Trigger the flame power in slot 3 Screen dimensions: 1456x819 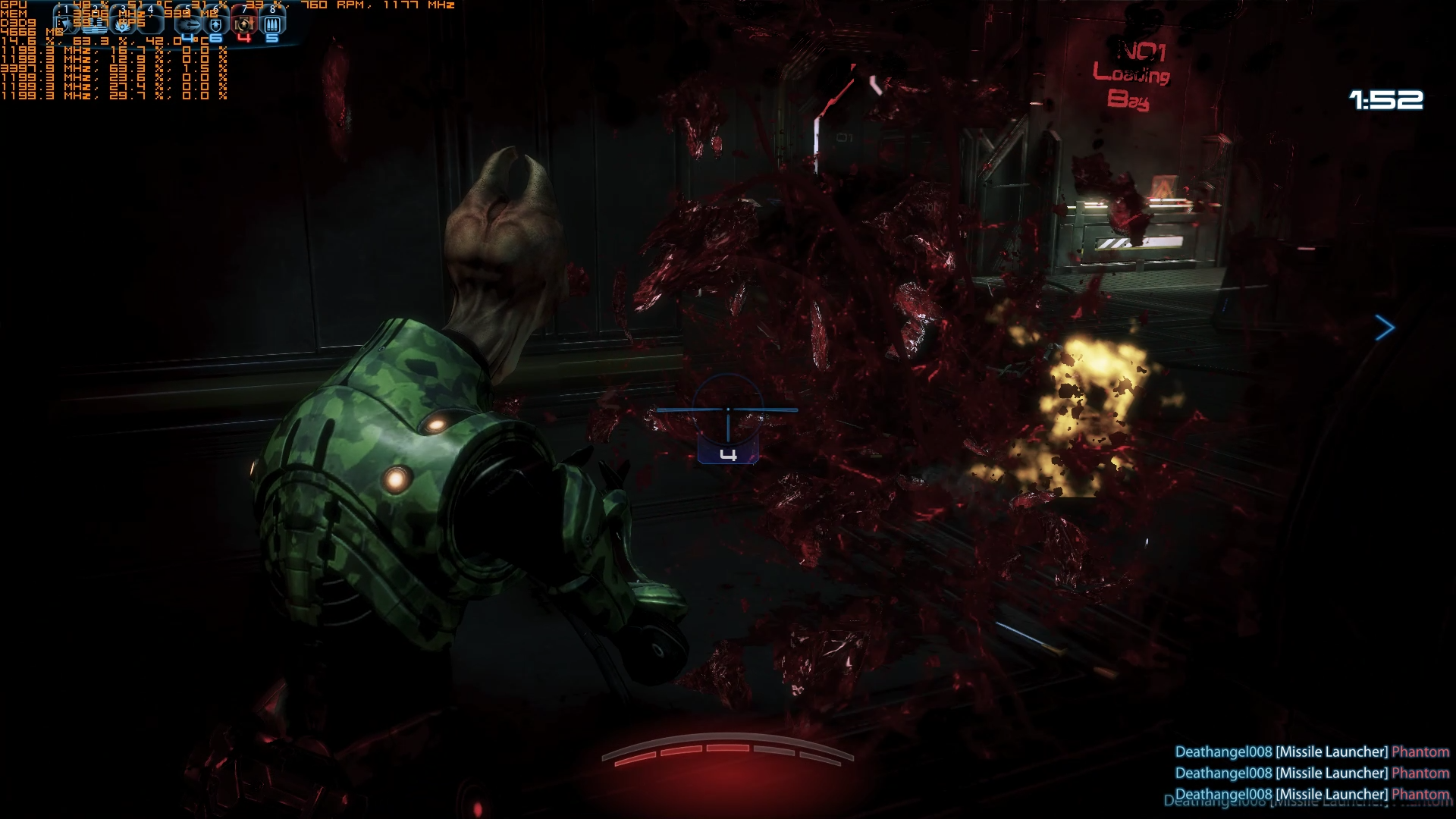(123, 24)
